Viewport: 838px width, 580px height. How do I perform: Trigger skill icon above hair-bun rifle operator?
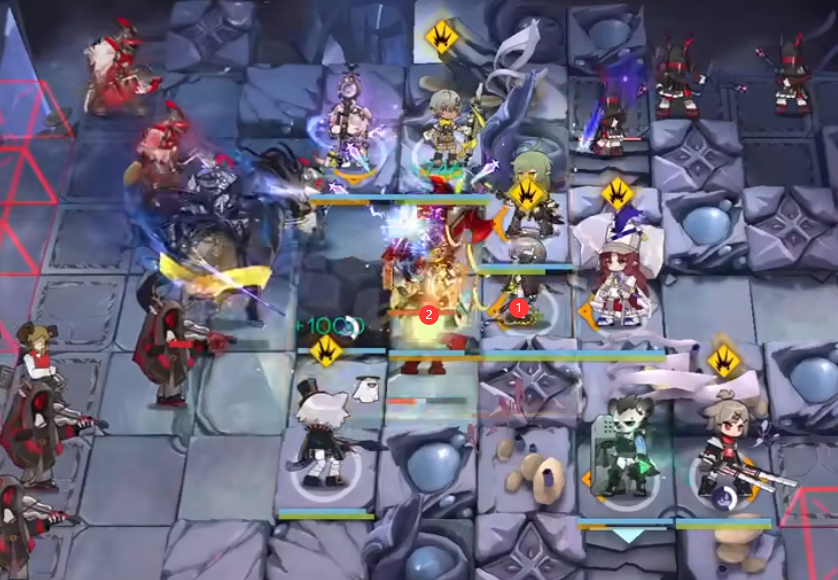point(723,360)
